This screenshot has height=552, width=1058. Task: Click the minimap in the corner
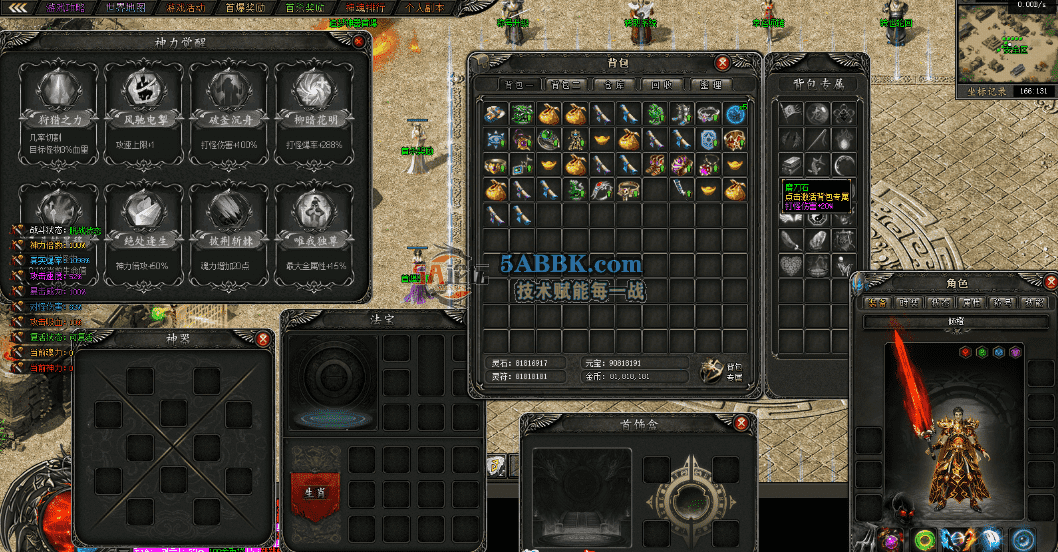(1005, 45)
